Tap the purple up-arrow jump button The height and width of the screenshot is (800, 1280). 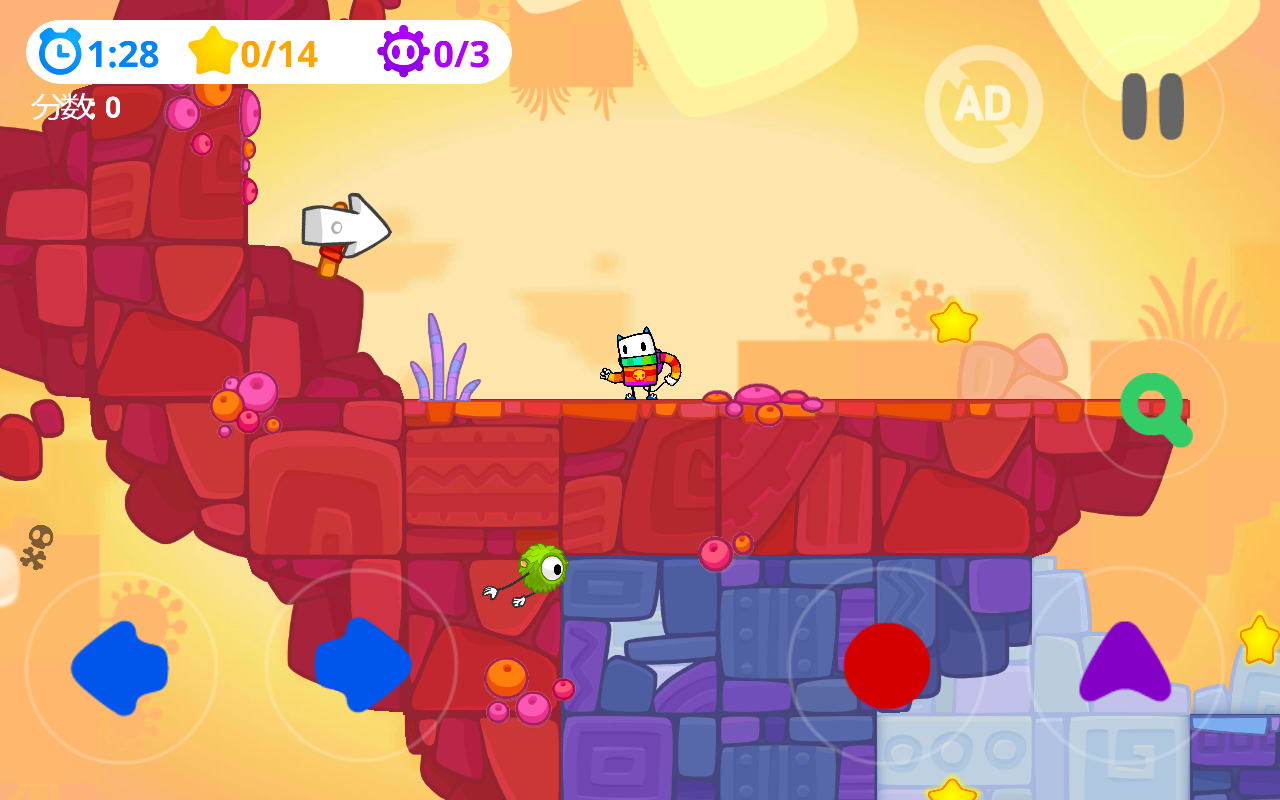coord(1125,663)
